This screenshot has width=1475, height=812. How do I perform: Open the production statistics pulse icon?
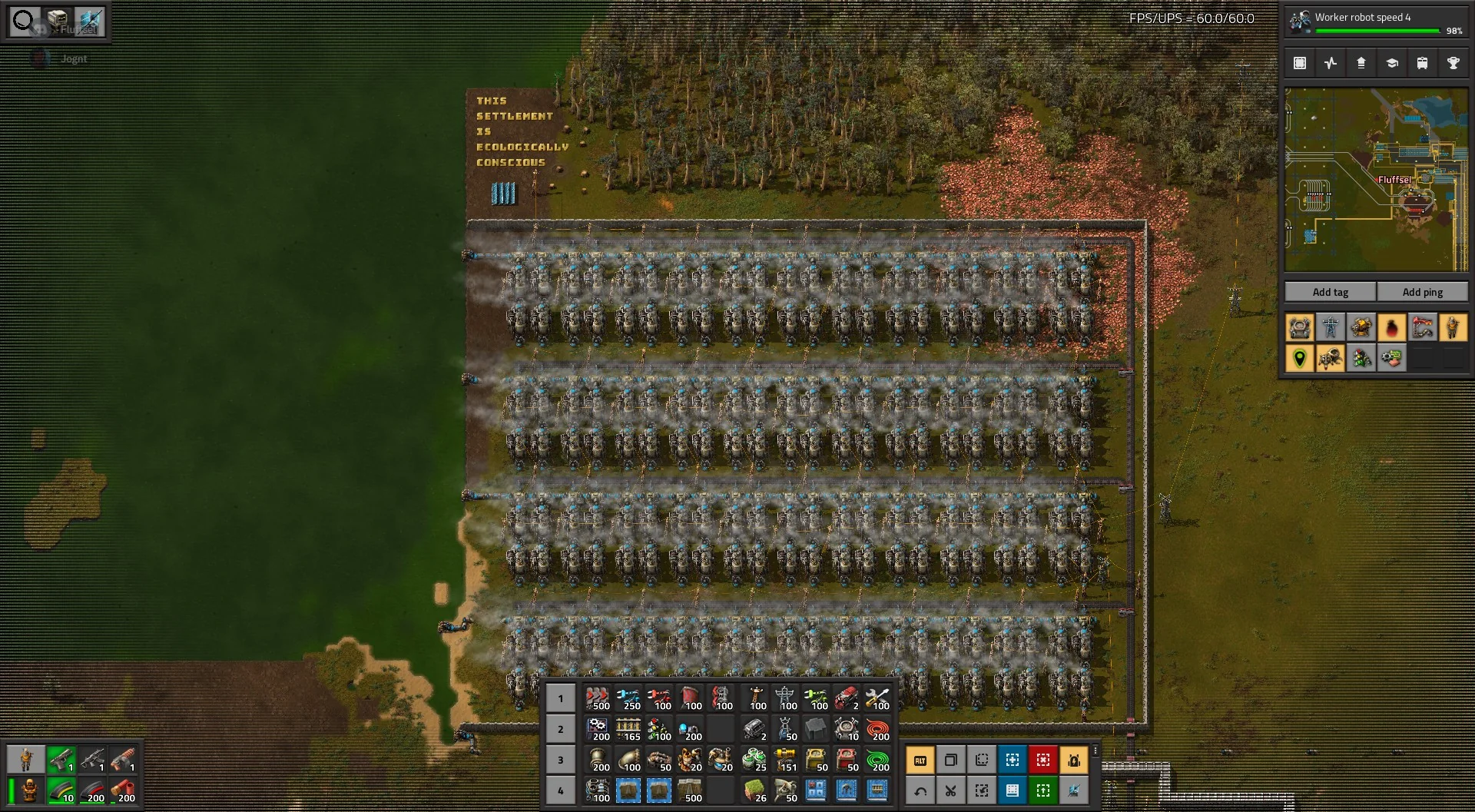(1331, 63)
